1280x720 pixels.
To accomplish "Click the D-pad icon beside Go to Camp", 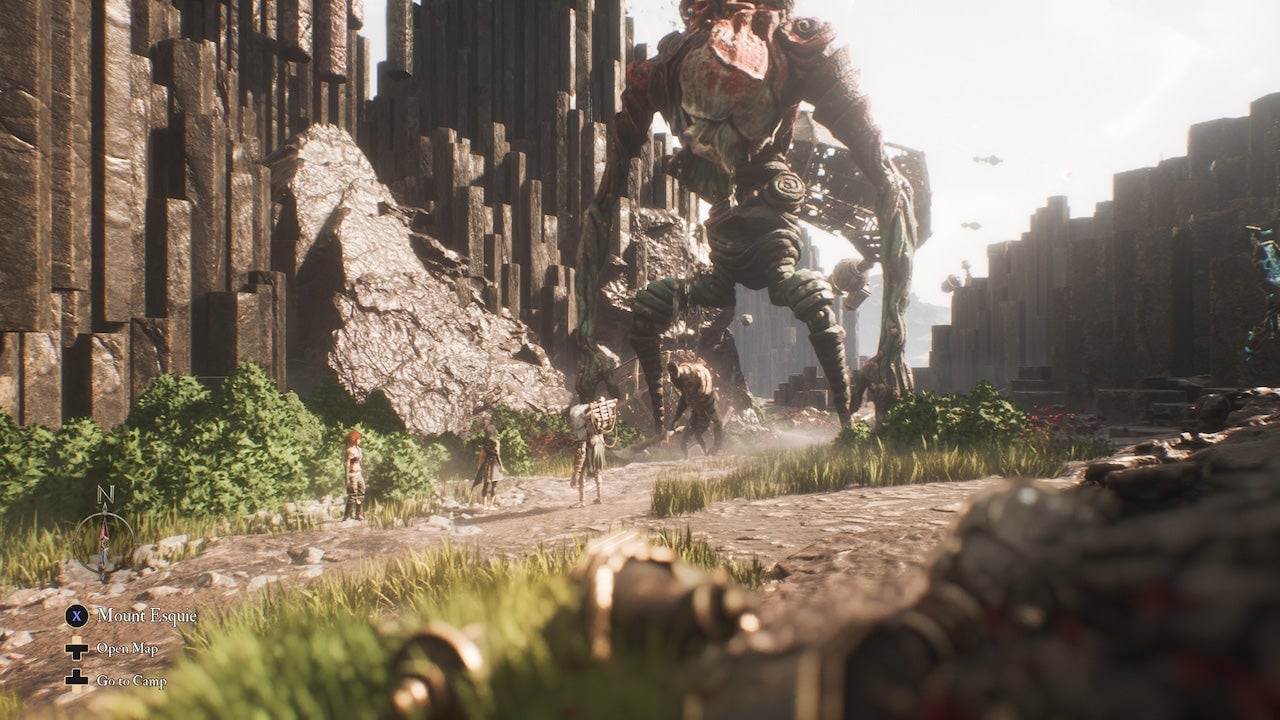I will click(x=75, y=680).
